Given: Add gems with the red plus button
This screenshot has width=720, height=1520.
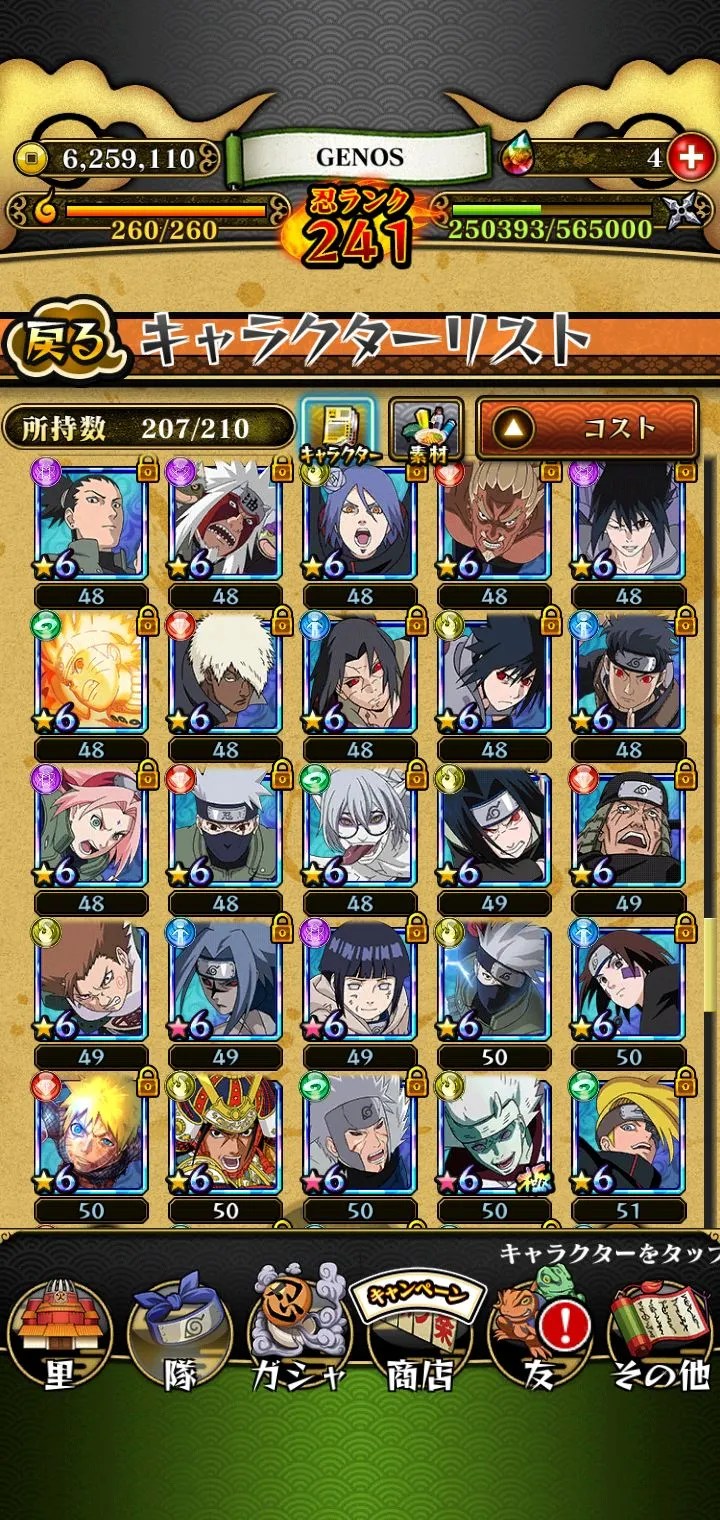Looking at the screenshot, I should coord(688,156).
